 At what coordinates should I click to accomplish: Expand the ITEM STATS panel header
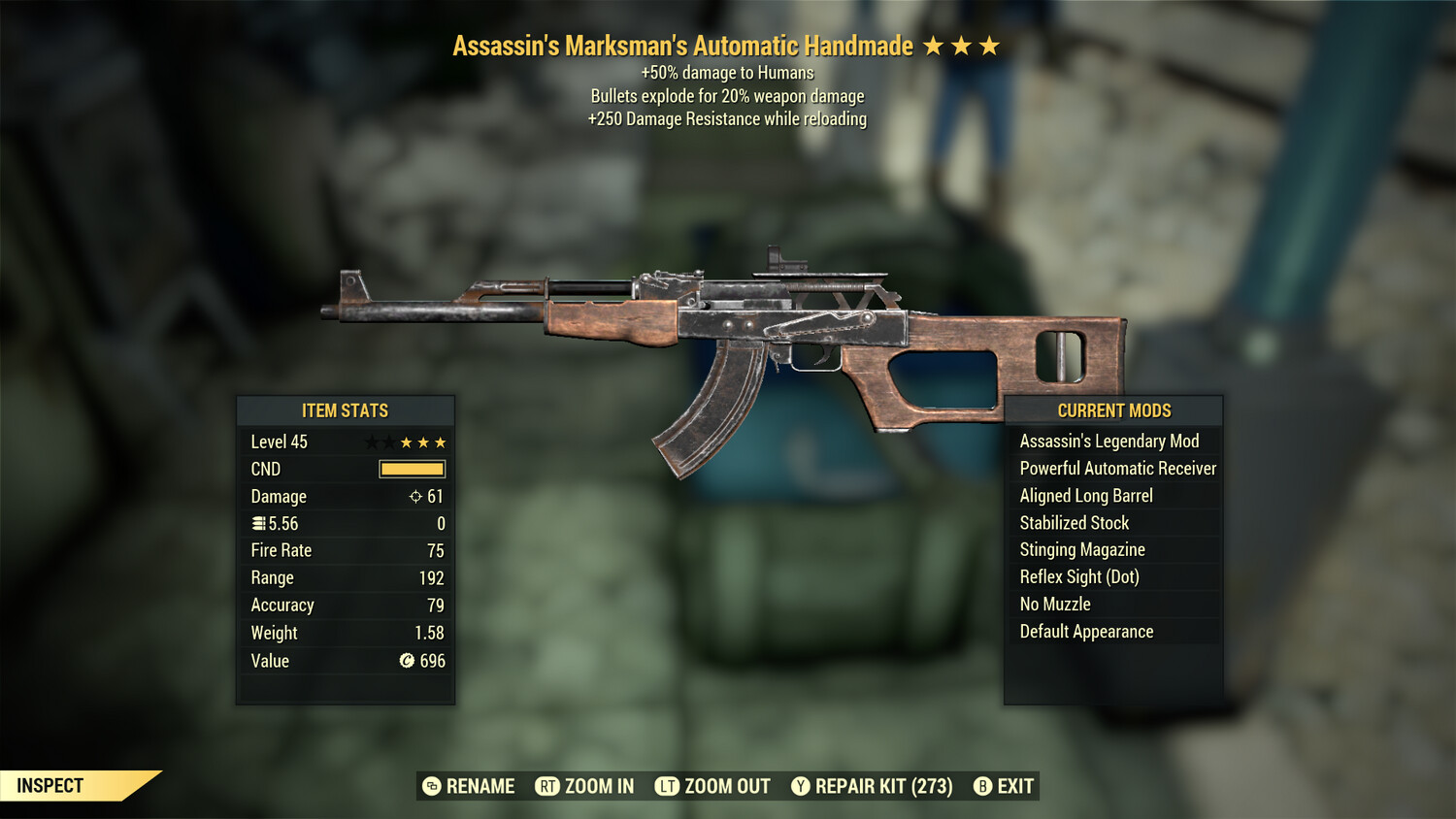tap(345, 410)
